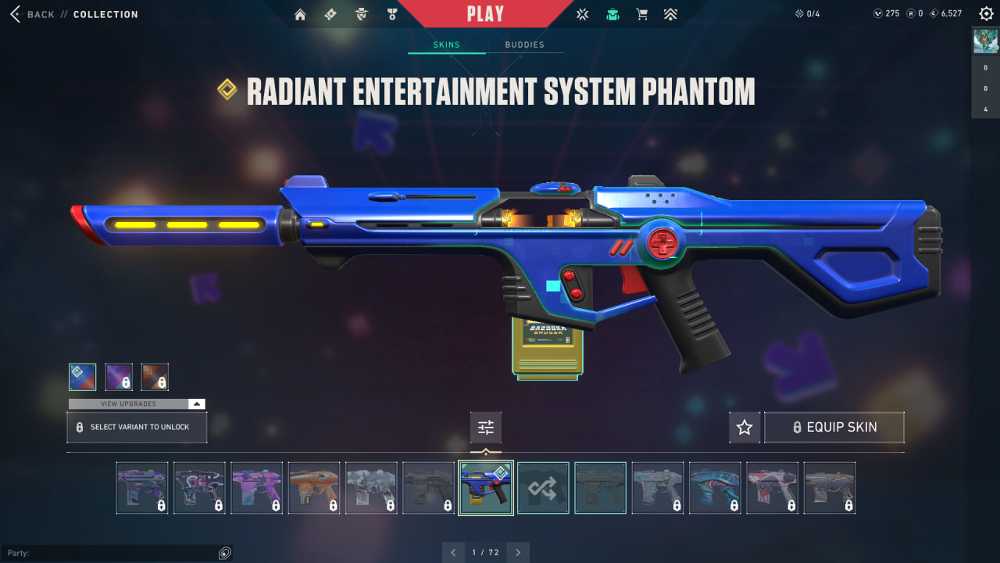Open the skin filter sliders button
This screenshot has height=563, width=1000.
[486, 427]
